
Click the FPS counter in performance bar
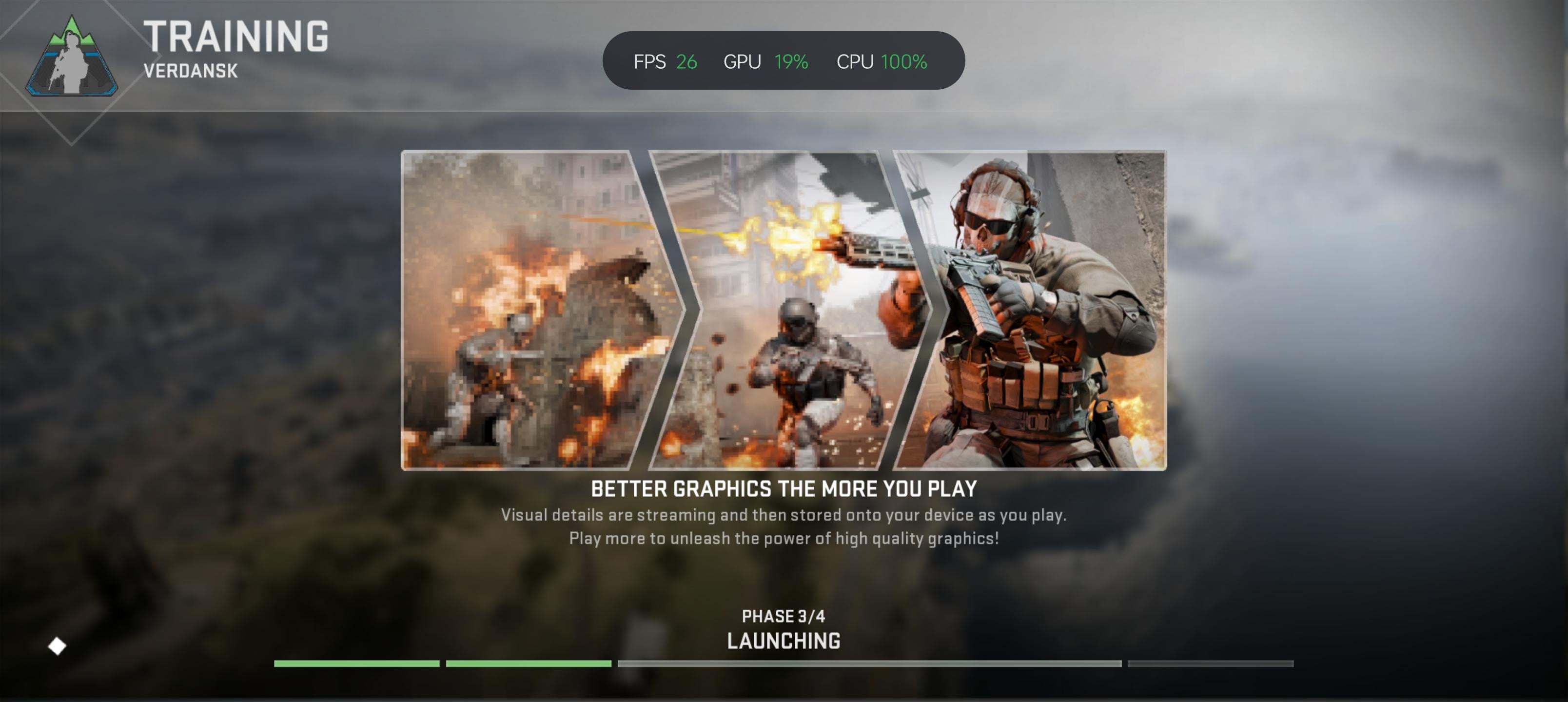pyautogui.click(x=666, y=60)
